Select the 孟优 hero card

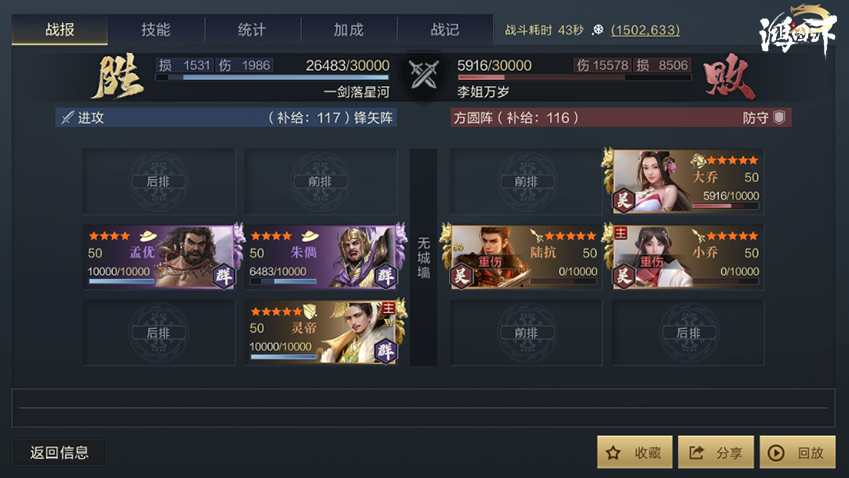coord(160,257)
